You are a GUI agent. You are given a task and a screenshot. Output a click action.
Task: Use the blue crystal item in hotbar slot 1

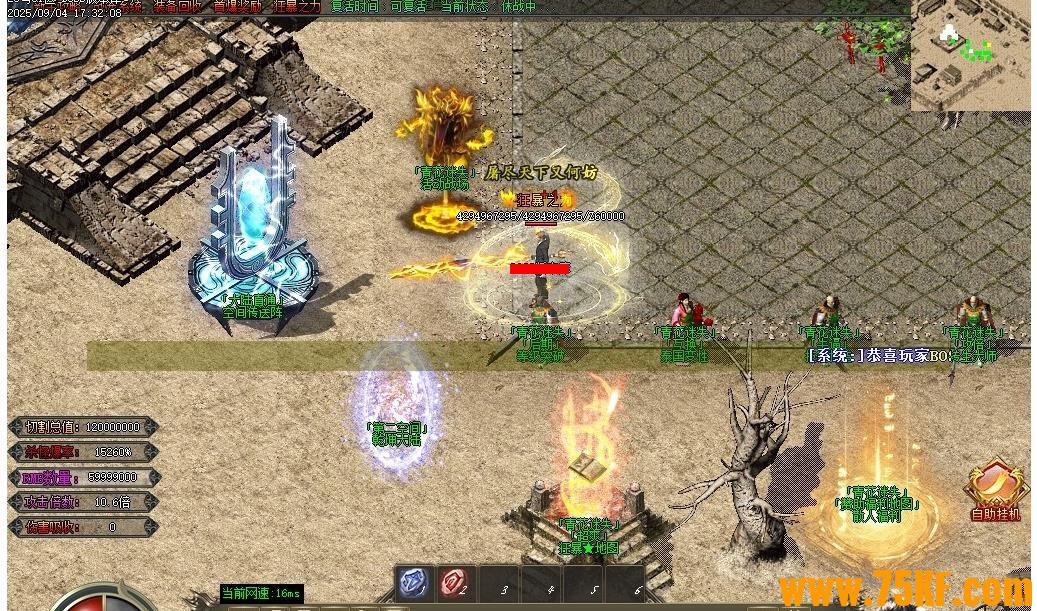[x=414, y=583]
